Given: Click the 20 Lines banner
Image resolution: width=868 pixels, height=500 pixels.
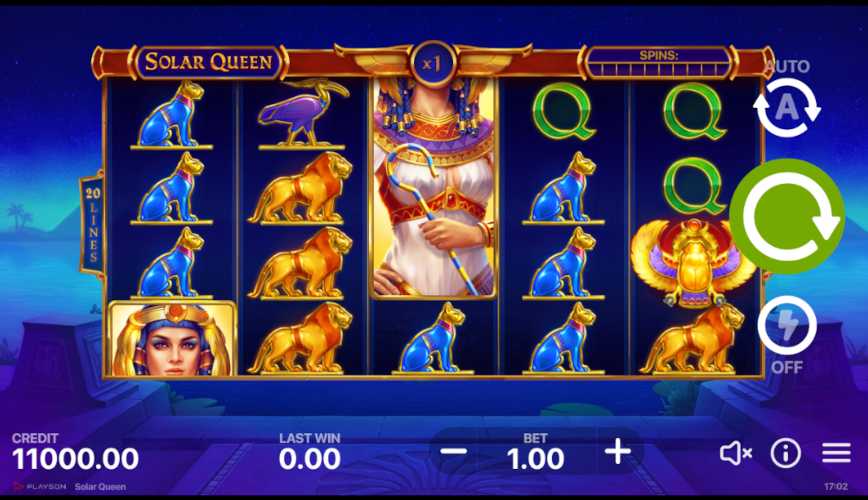Looking at the screenshot, I should tap(92, 225).
